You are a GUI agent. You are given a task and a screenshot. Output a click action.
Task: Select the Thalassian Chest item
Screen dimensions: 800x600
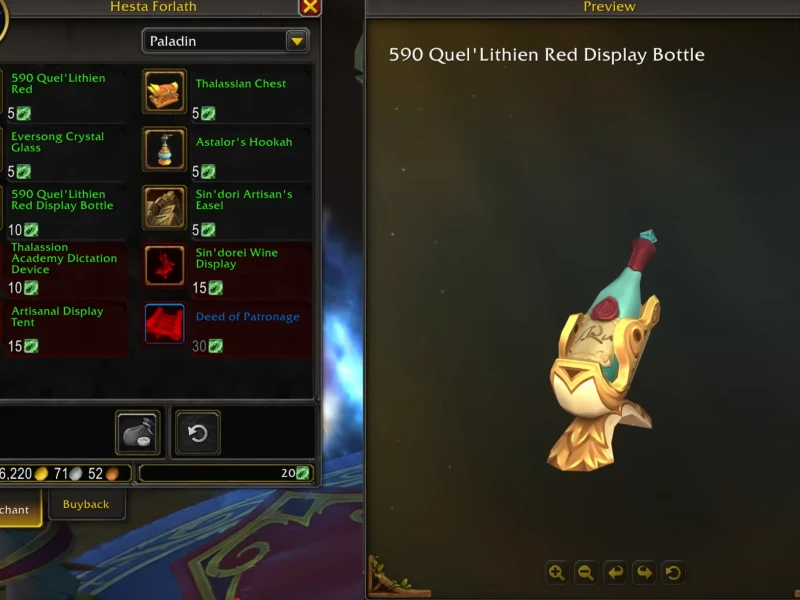[x=164, y=91]
